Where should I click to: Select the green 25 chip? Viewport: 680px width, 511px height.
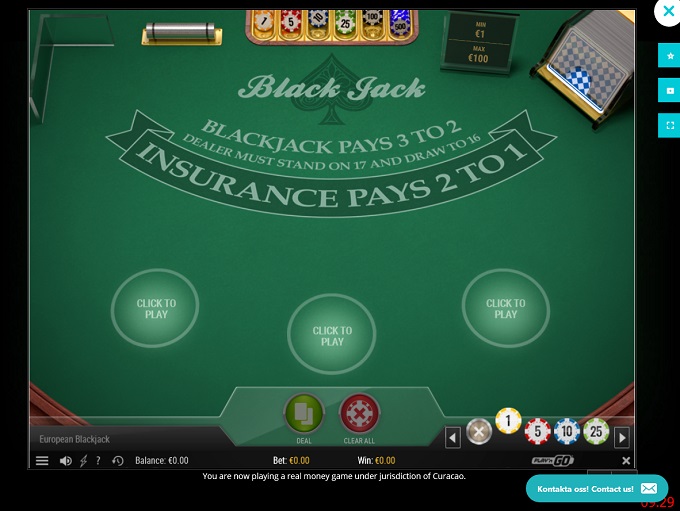coord(596,432)
